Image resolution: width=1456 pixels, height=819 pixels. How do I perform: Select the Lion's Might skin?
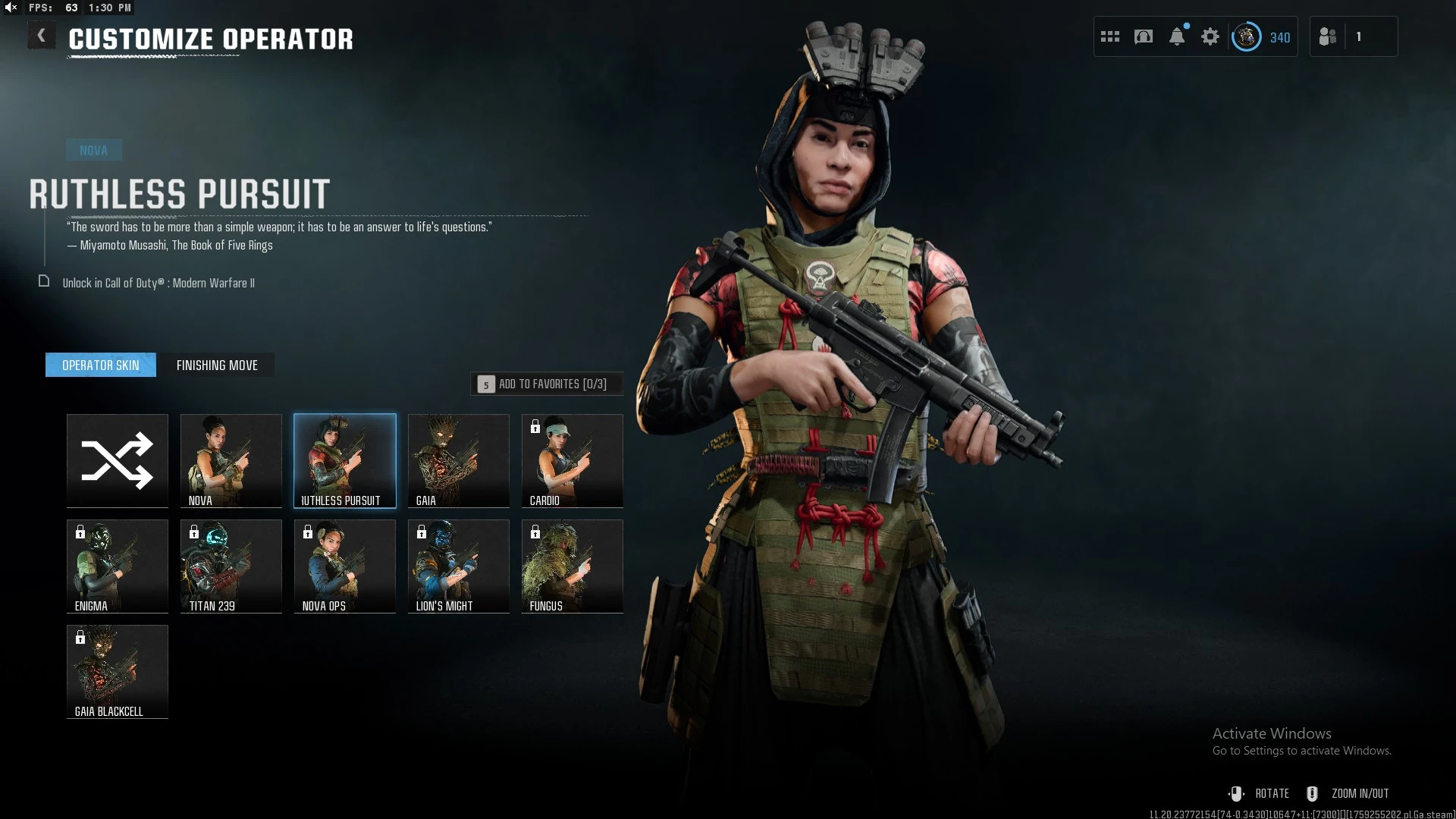[459, 566]
